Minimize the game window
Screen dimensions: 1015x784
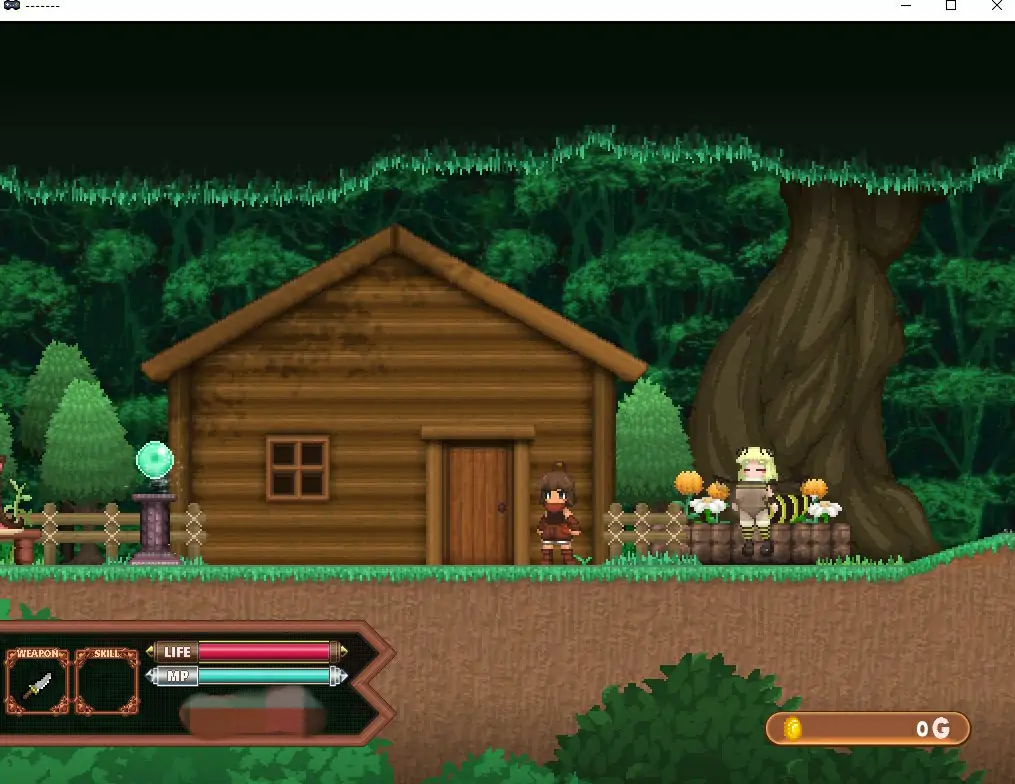coord(906,6)
